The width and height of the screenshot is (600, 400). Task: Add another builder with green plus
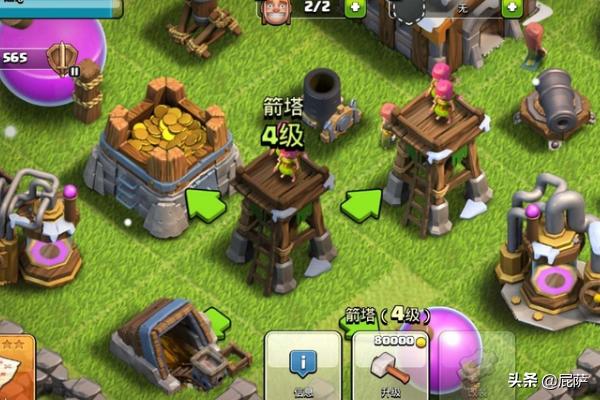tap(356, 7)
